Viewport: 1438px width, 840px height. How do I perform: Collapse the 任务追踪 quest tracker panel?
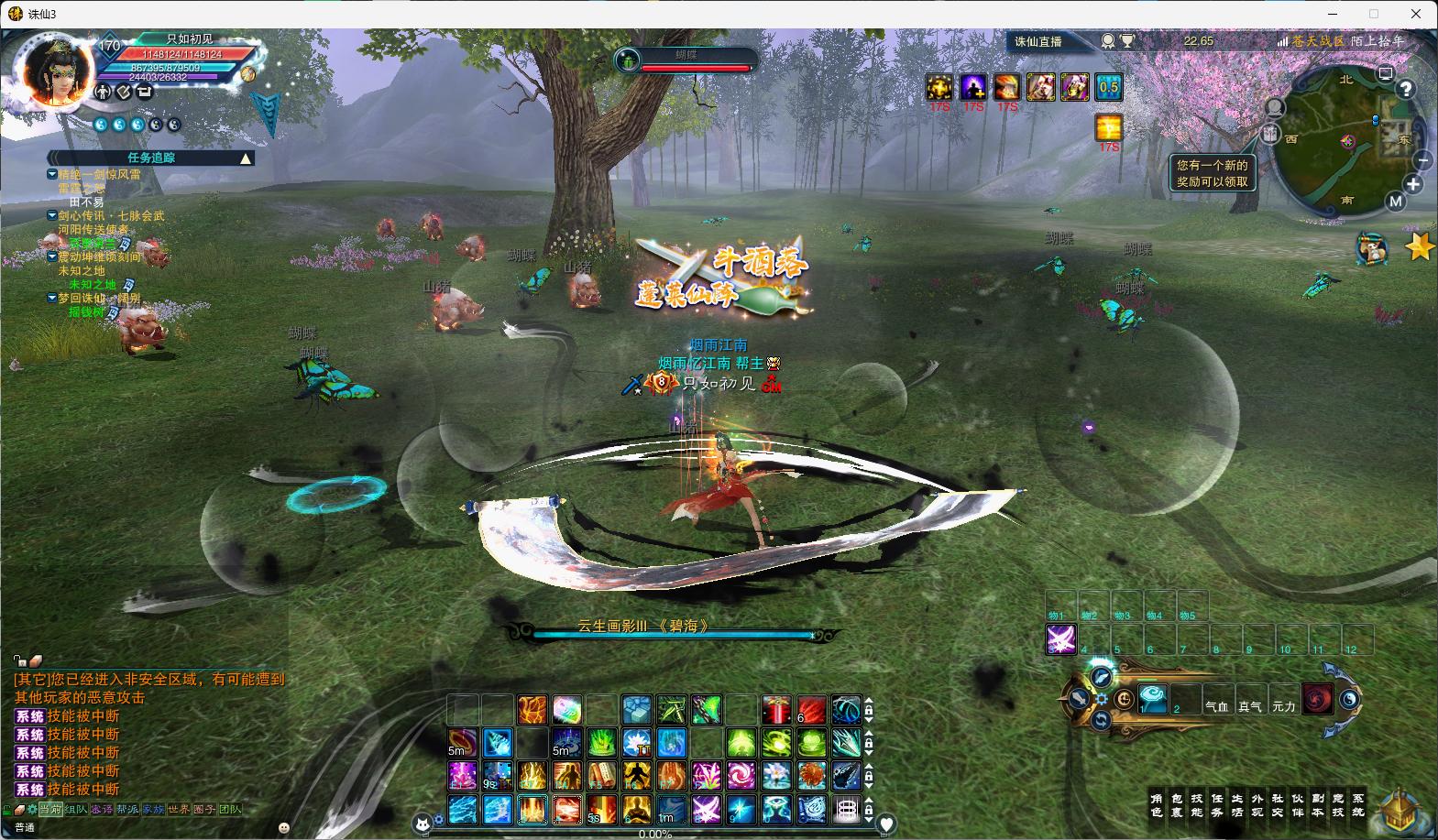point(245,158)
